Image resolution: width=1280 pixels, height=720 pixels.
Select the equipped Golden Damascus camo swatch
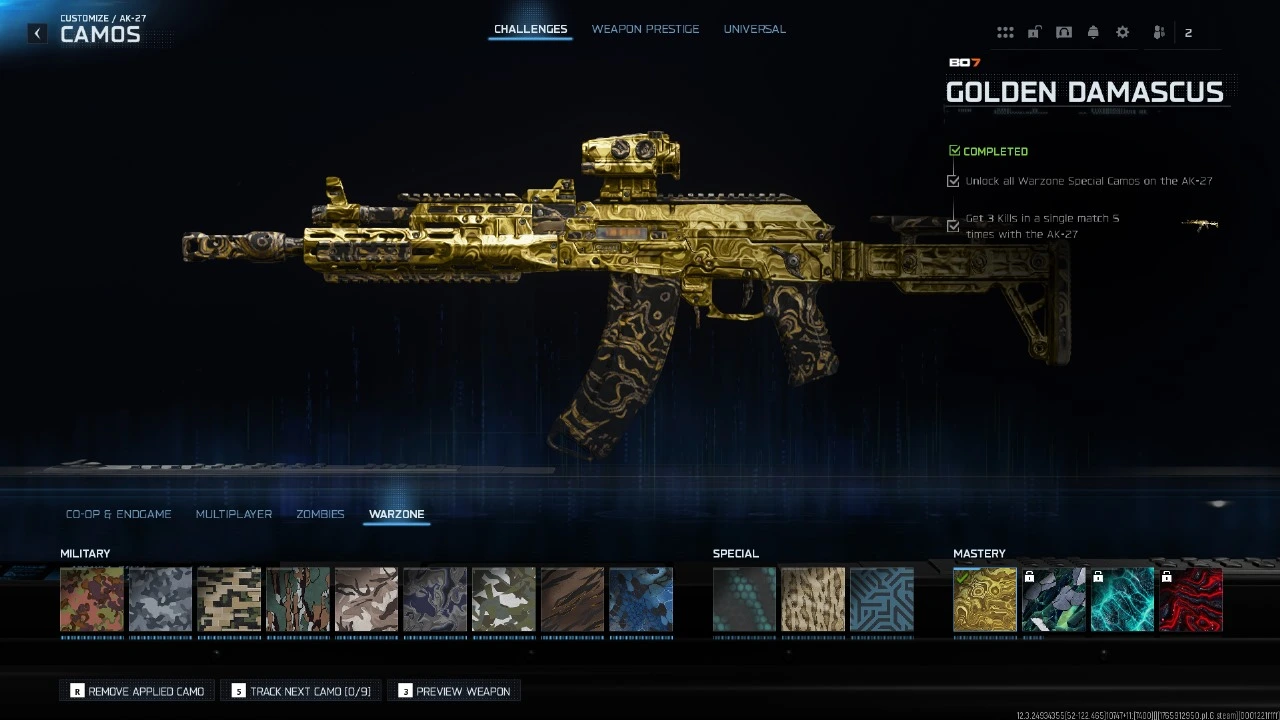[x=984, y=600]
